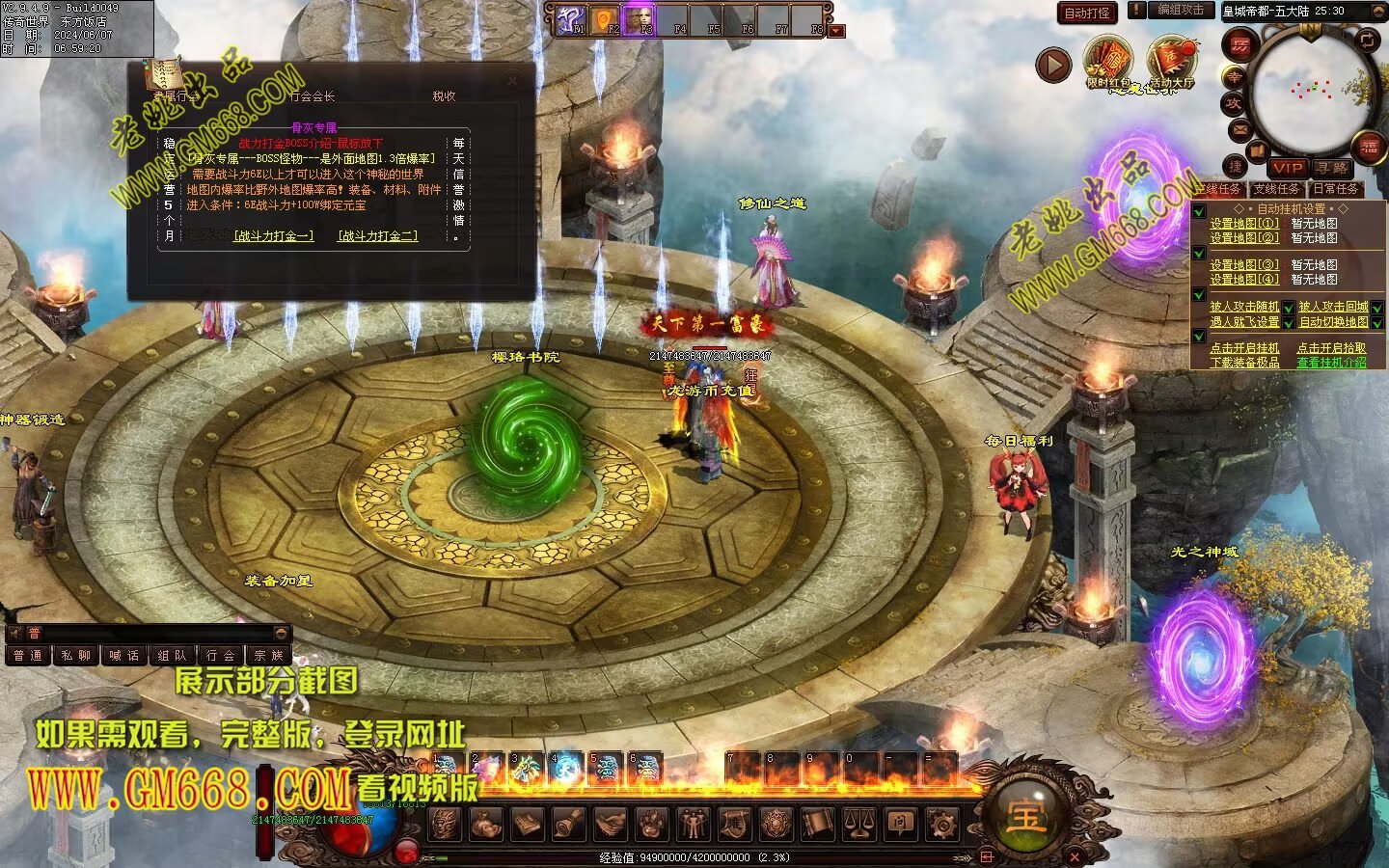Image resolution: width=1389 pixels, height=868 pixels.
Task: Switch to the 日常任务 daily quests tab
Action: coord(1335,189)
